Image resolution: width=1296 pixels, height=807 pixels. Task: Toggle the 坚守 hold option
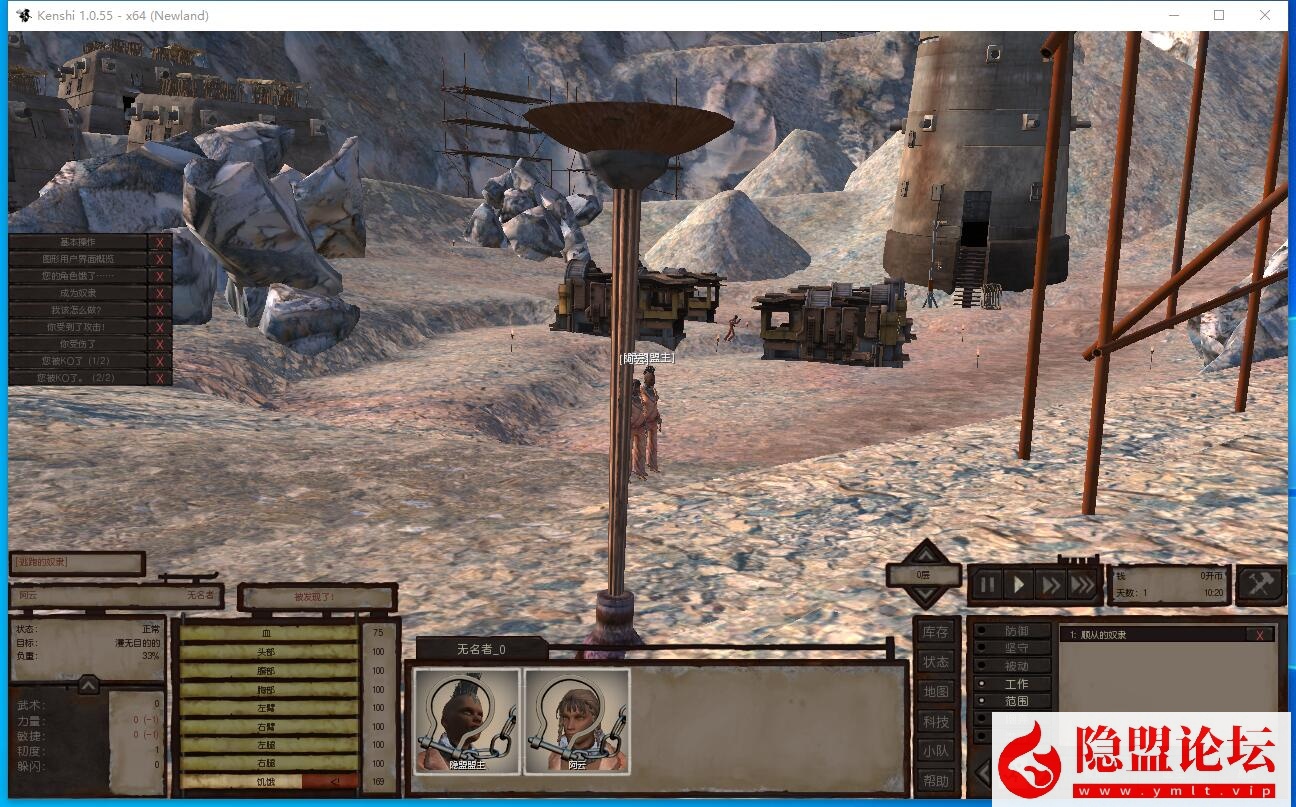pyautogui.click(x=1014, y=648)
